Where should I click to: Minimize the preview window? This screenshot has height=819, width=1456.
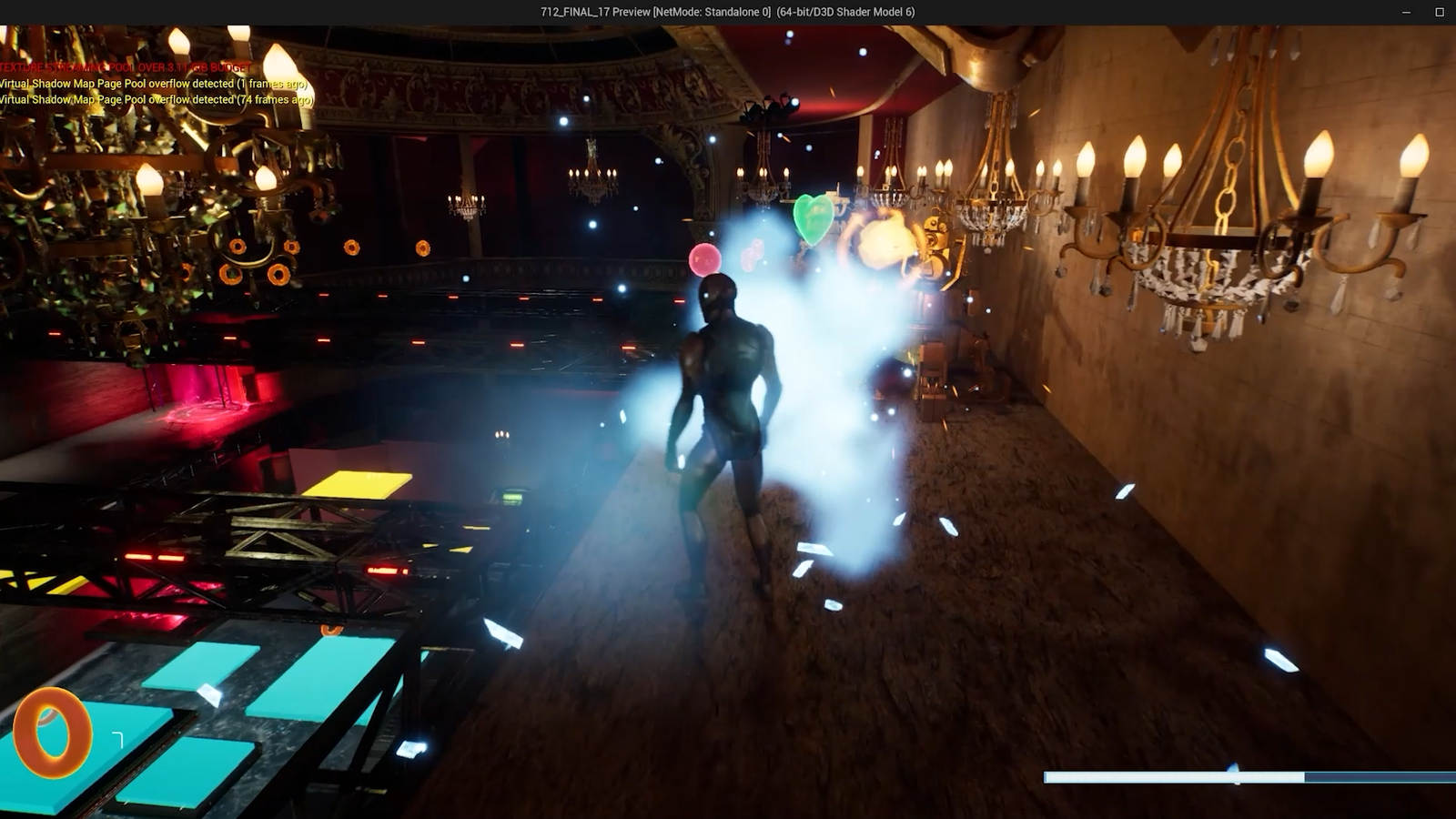click(1406, 12)
